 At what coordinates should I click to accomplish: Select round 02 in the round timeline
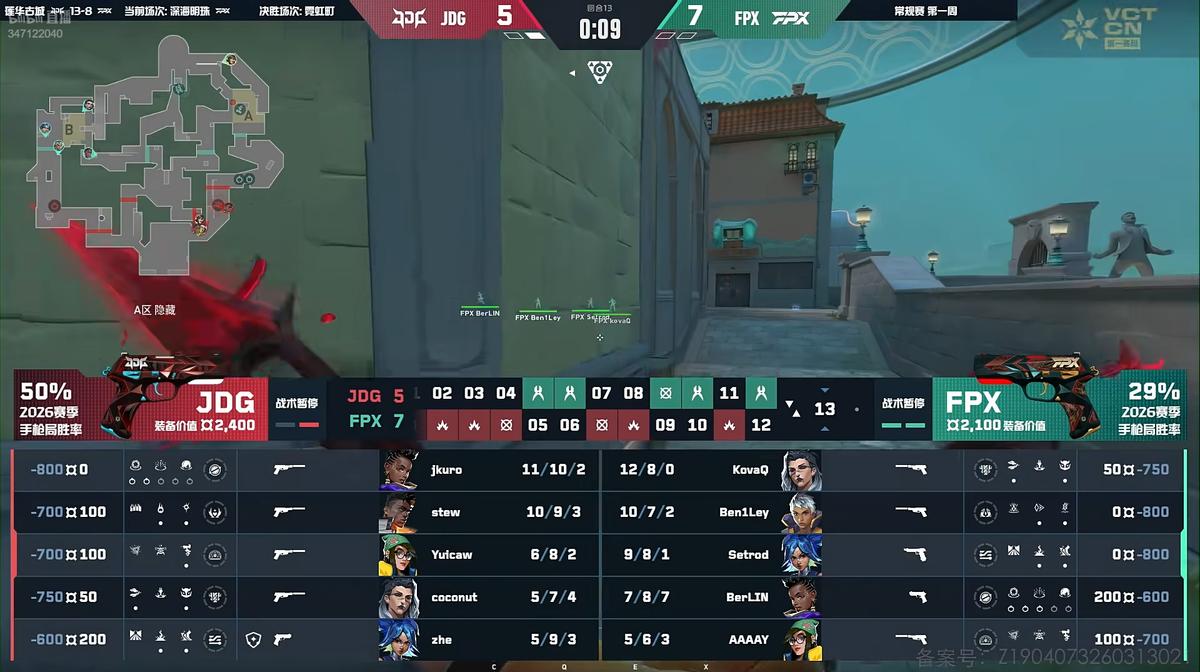pyautogui.click(x=442, y=393)
